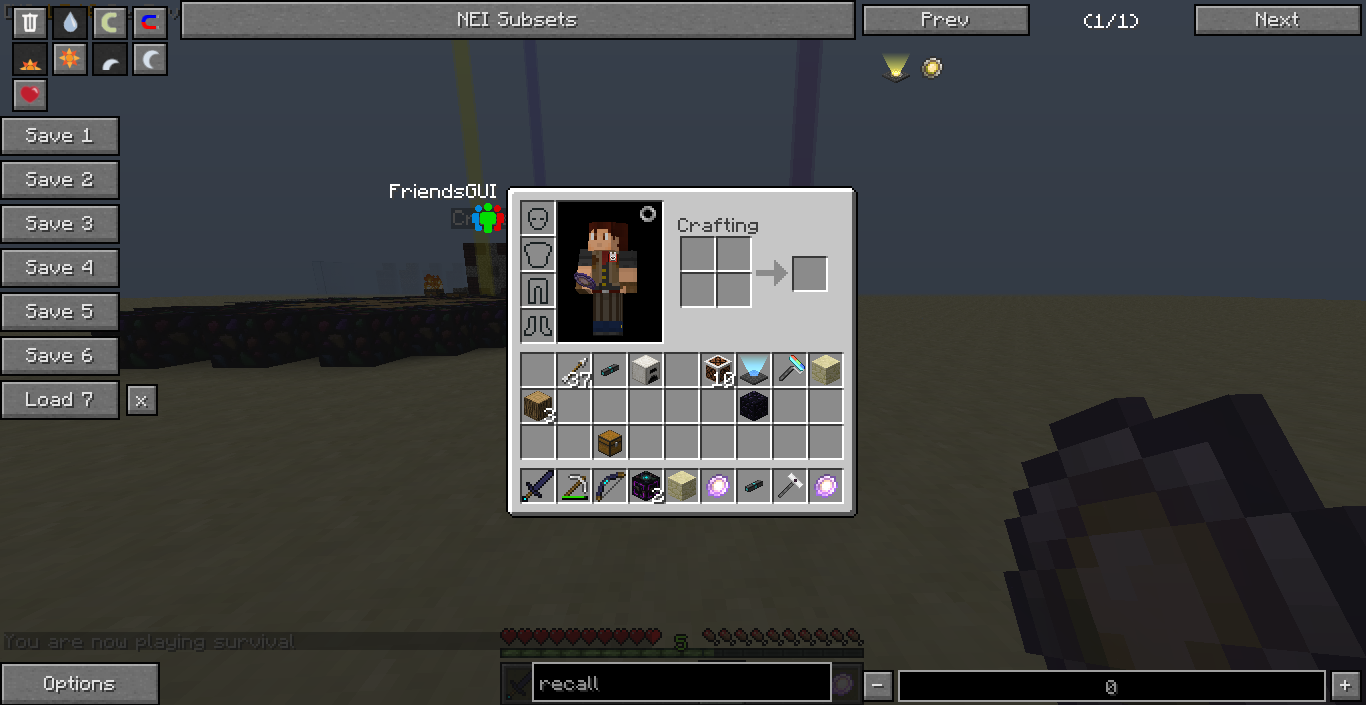1366x705 pixels.
Task: Open the NEI Subsets dropdown
Action: pos(517,20)
